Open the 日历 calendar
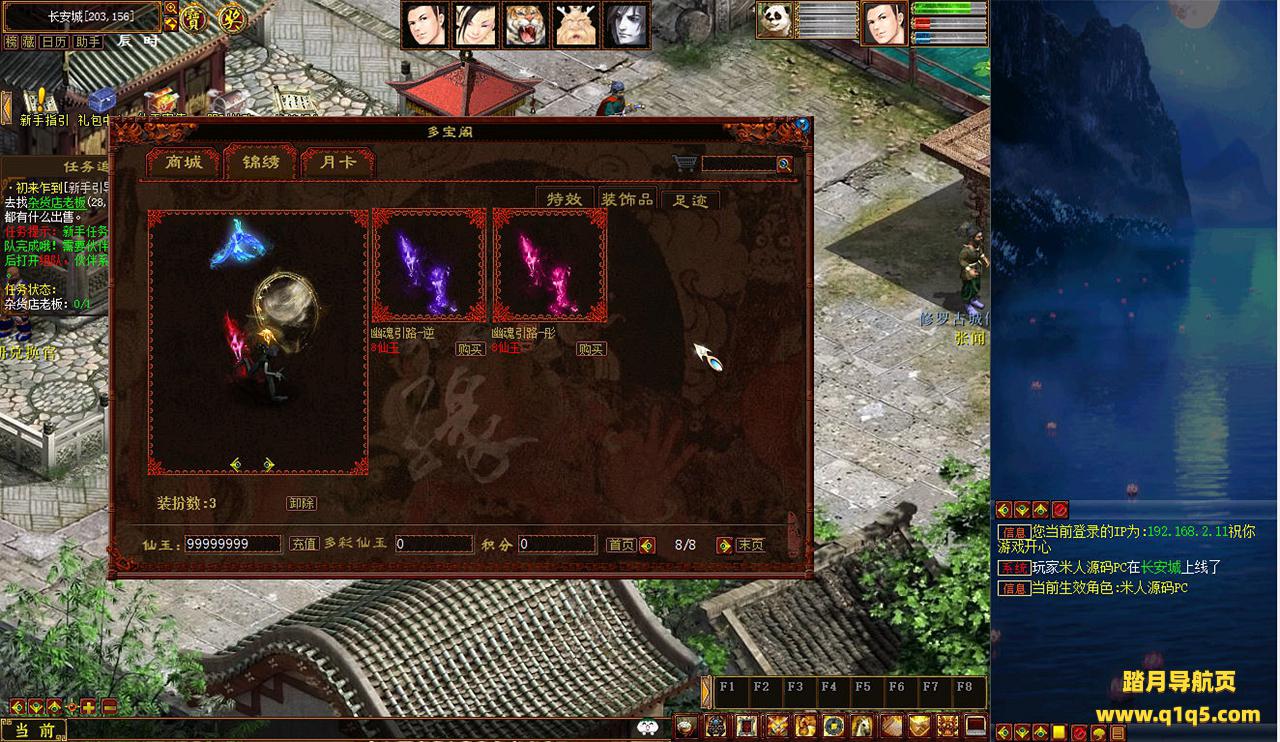This screenshot has width=1280, height=742. (53, 42)
